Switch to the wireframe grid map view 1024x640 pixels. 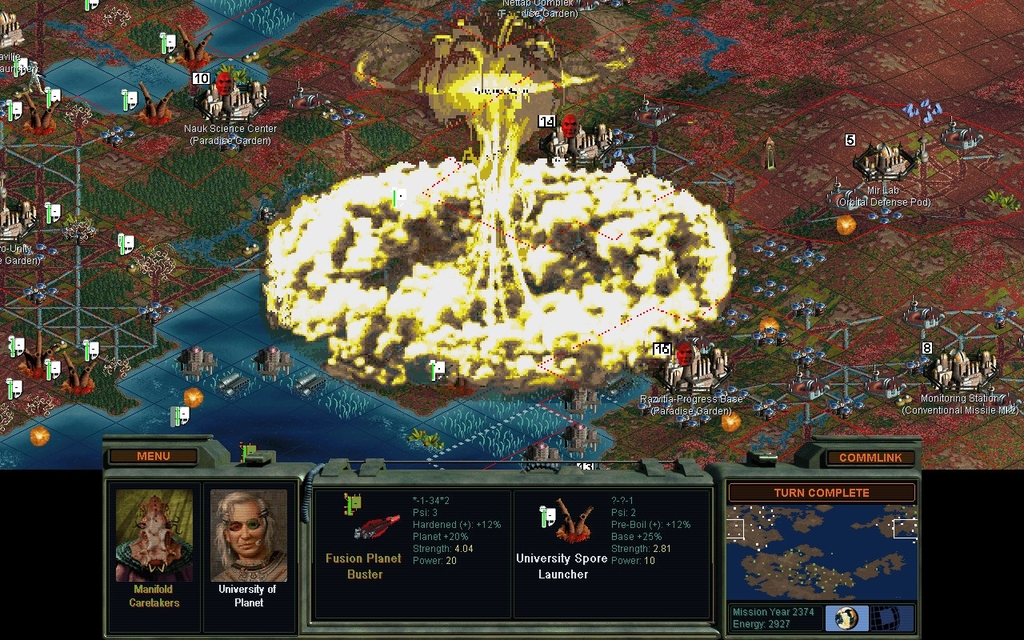tap(885, 617)
